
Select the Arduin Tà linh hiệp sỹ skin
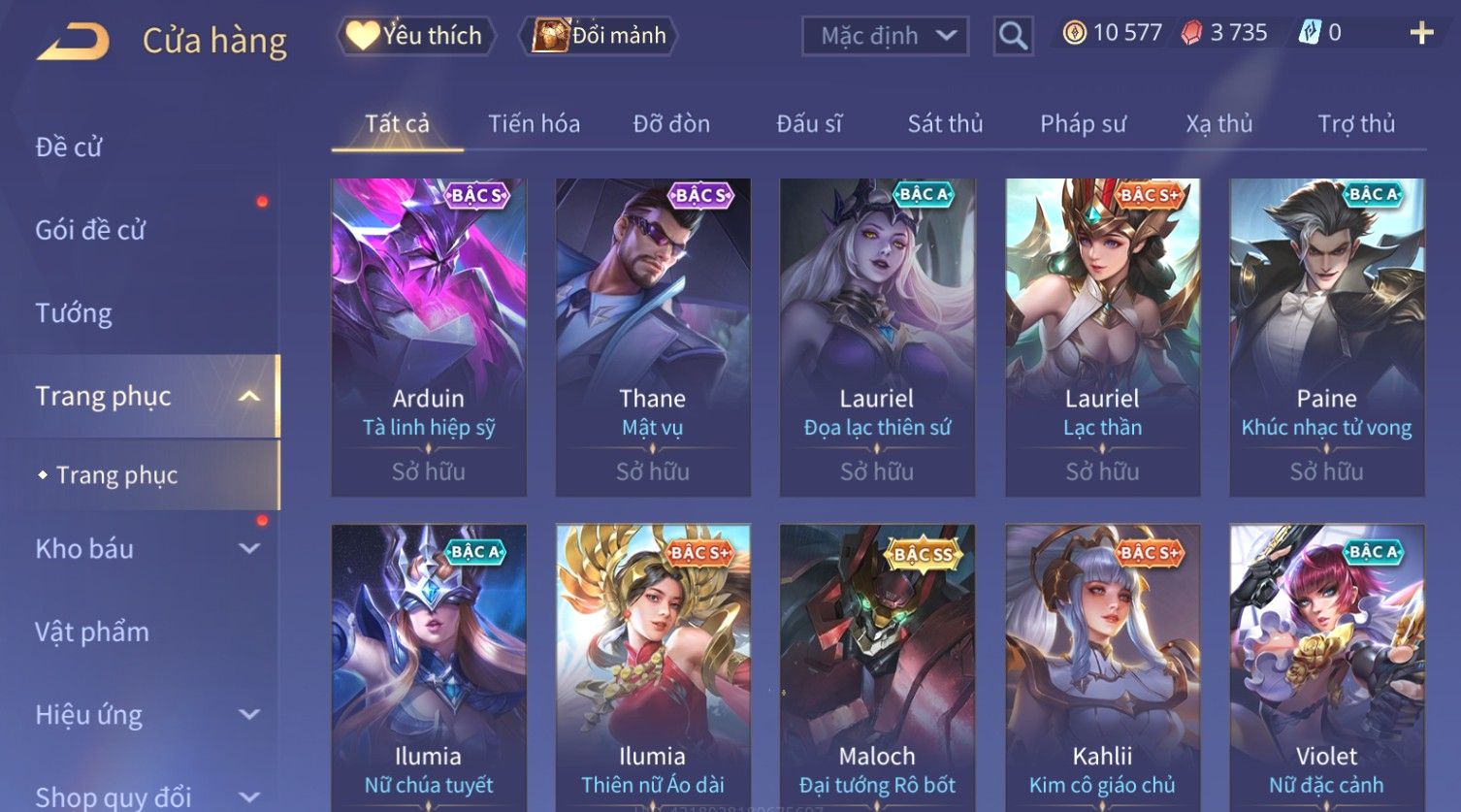click(x=429, y=337)
